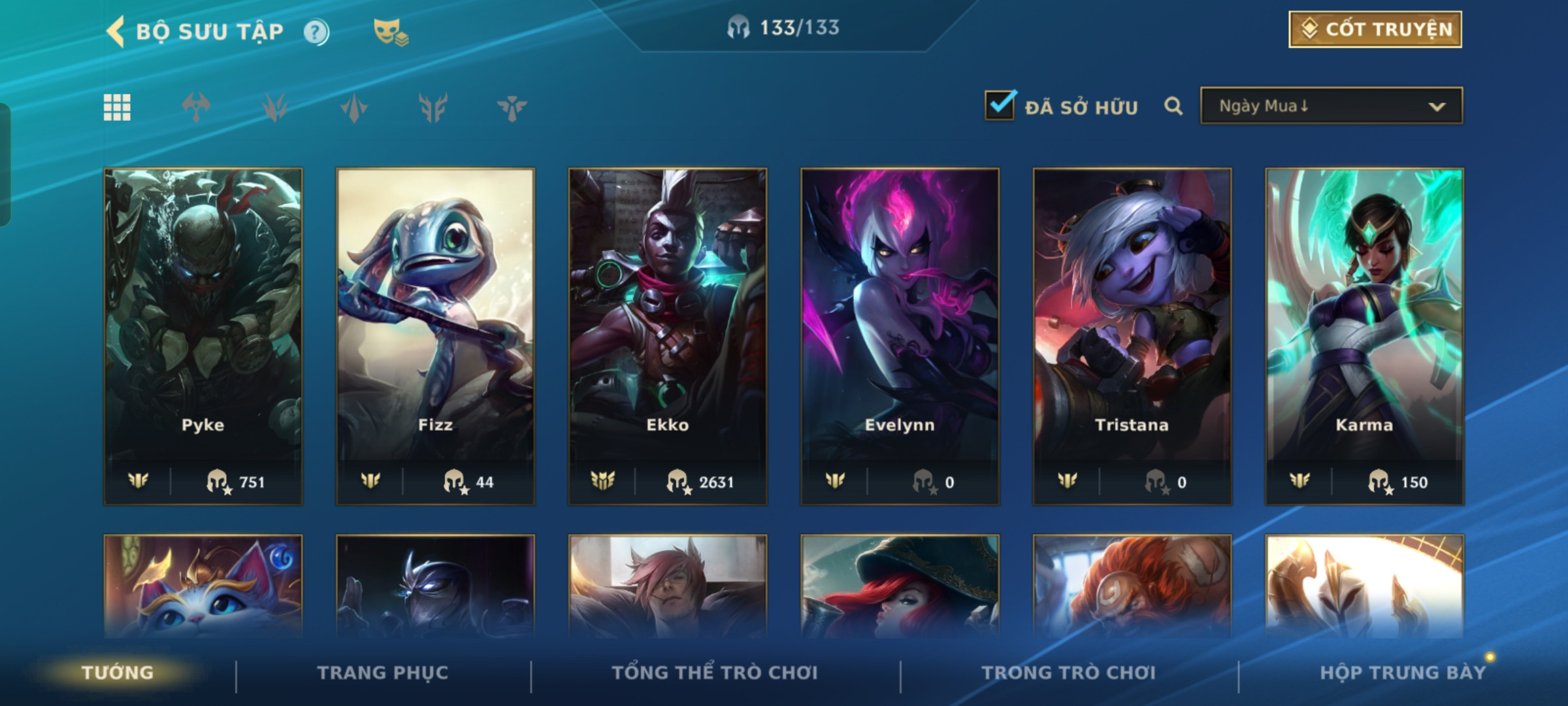Open the Hộp Trưng Bày tab
This screenshot has height=706, width=1568.
[1403, 673]
